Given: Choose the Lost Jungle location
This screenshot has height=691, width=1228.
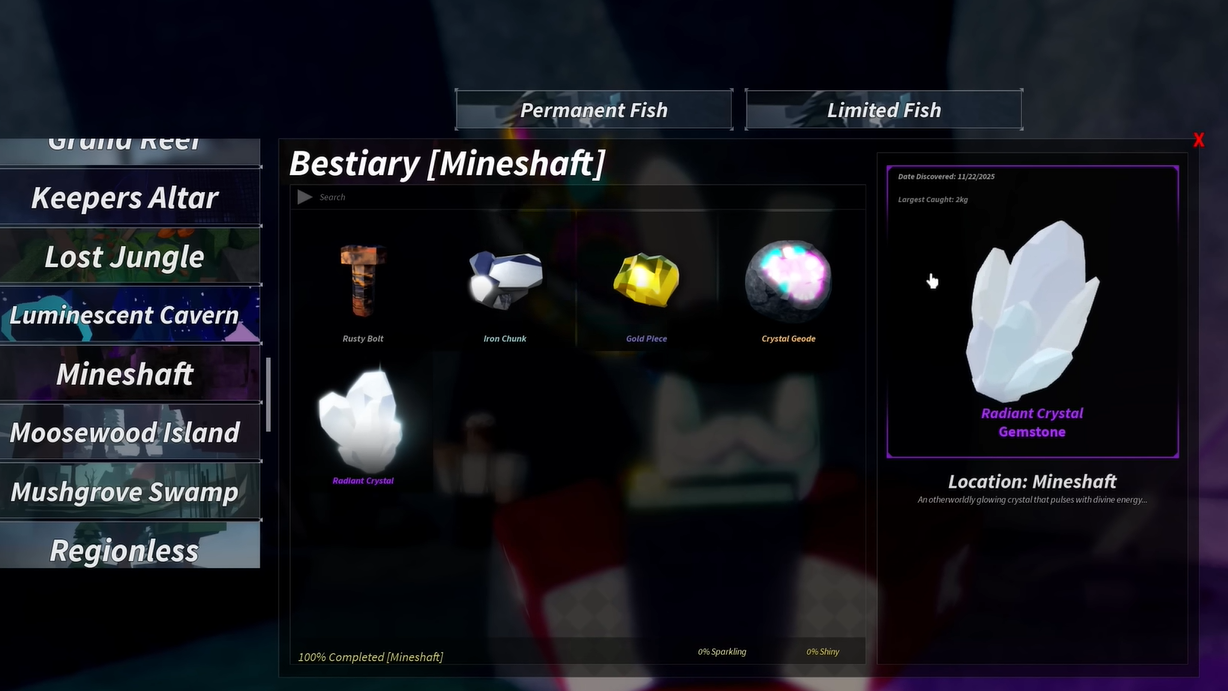Looking at the screenshot, I should point(125,257).
